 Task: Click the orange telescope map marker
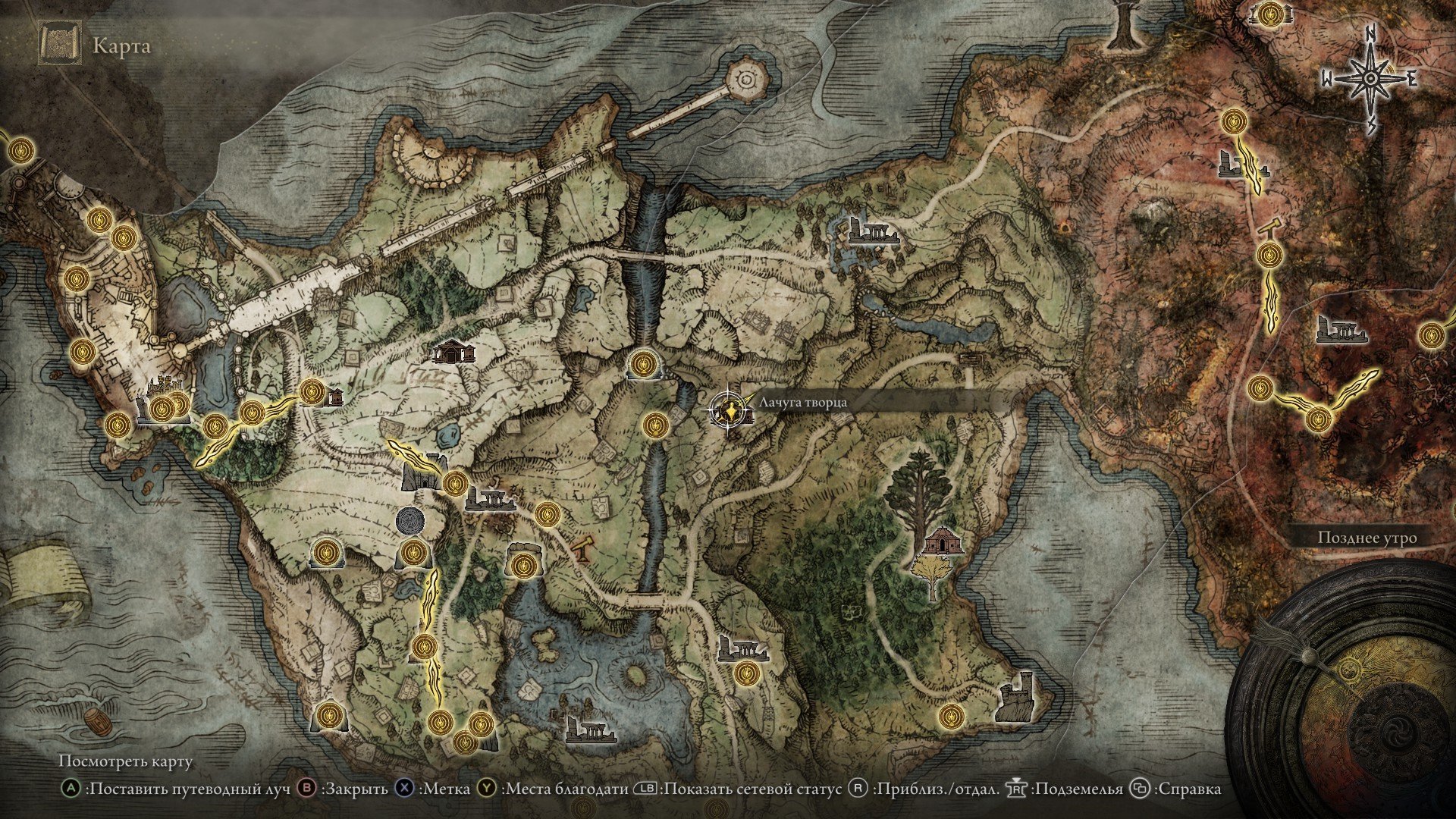[583, 548]
